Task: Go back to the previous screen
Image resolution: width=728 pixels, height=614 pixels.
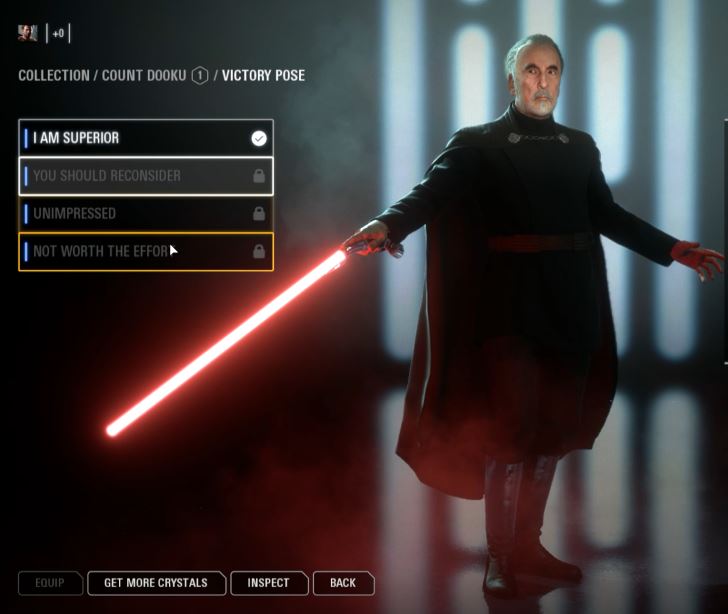Action: coord(343,583)
